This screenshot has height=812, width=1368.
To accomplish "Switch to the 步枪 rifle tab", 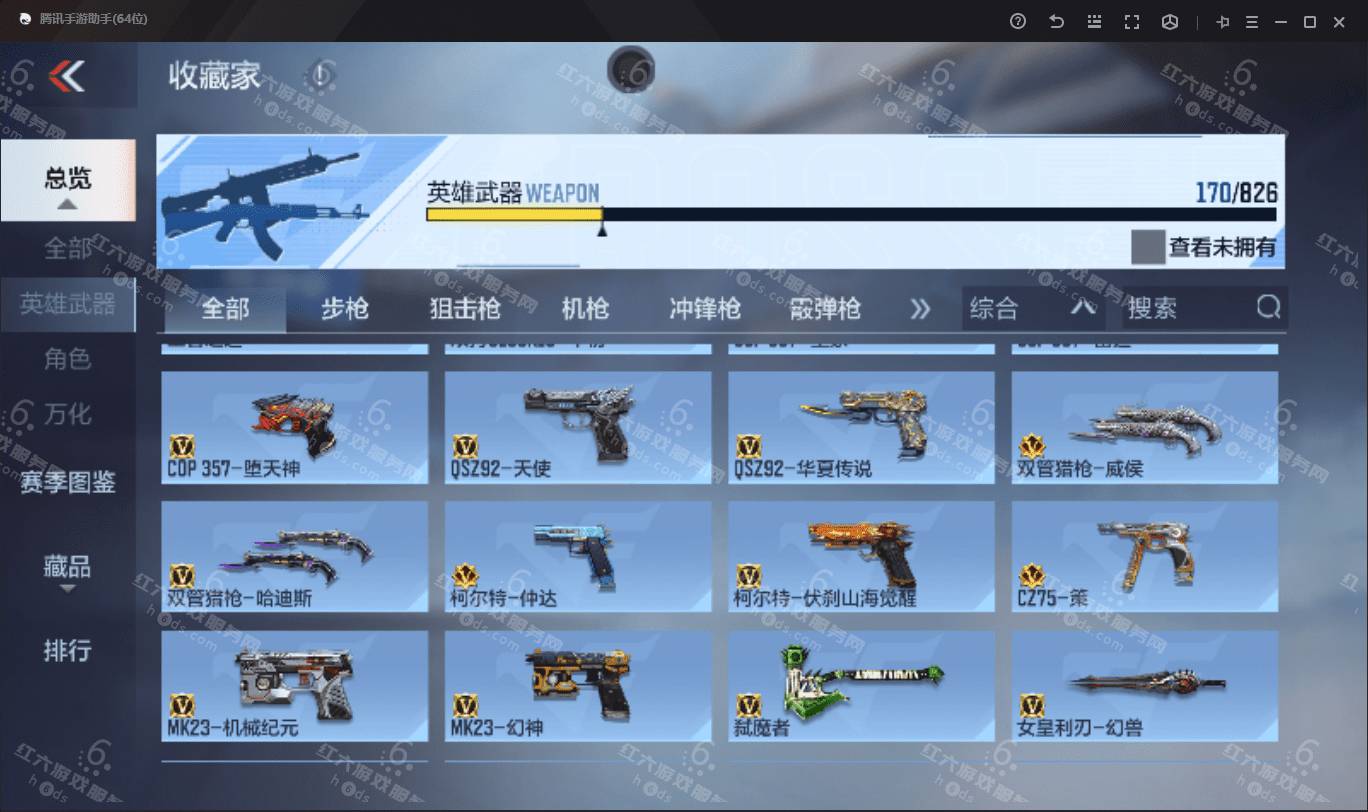I will tap(344, 309).
